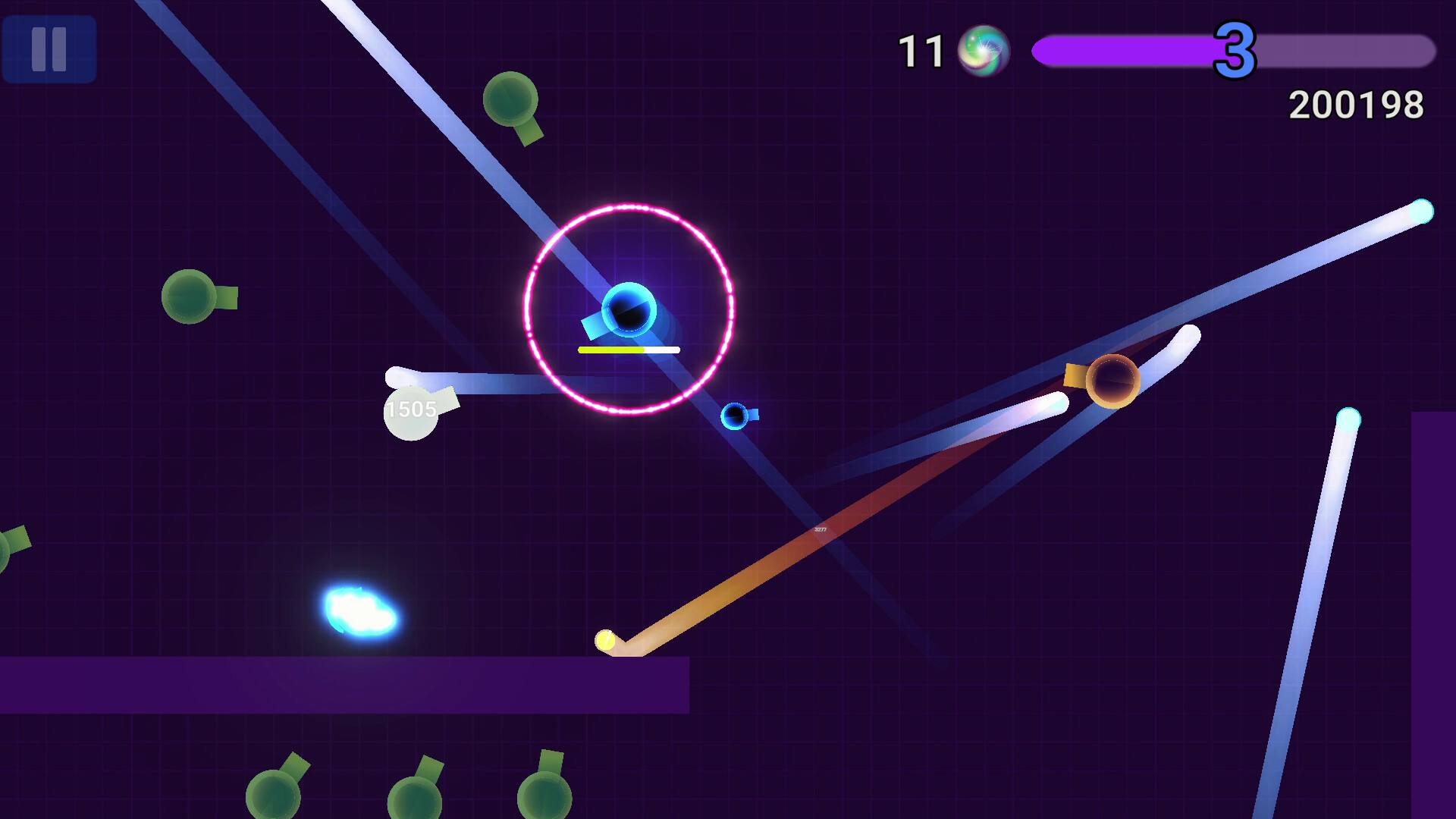Select the swirling portal icon beside the counter

click(x=986, y=51)
